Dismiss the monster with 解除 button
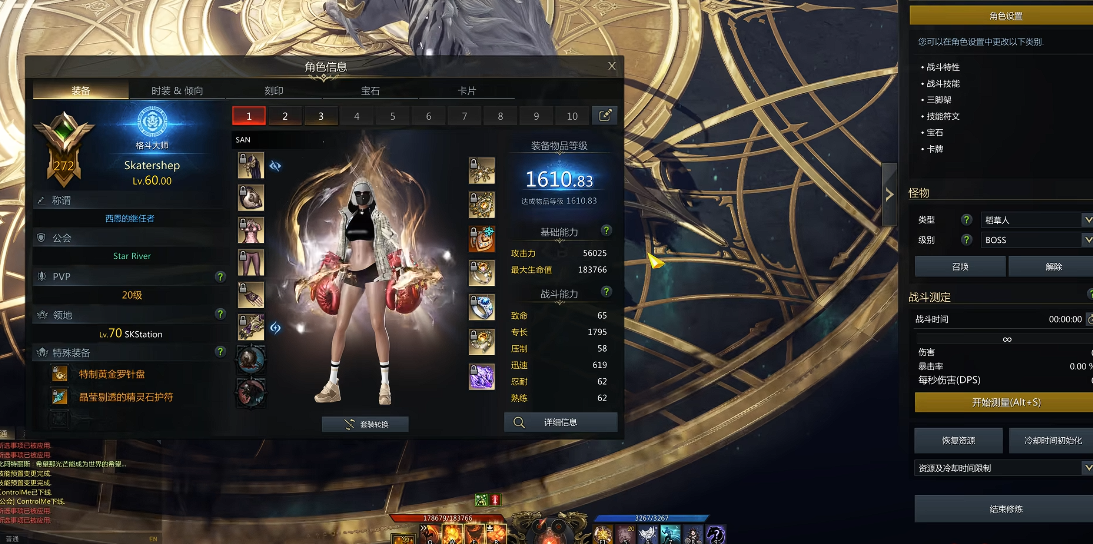Viewport: 1093px width, 544px height. tap(1052, 267)
